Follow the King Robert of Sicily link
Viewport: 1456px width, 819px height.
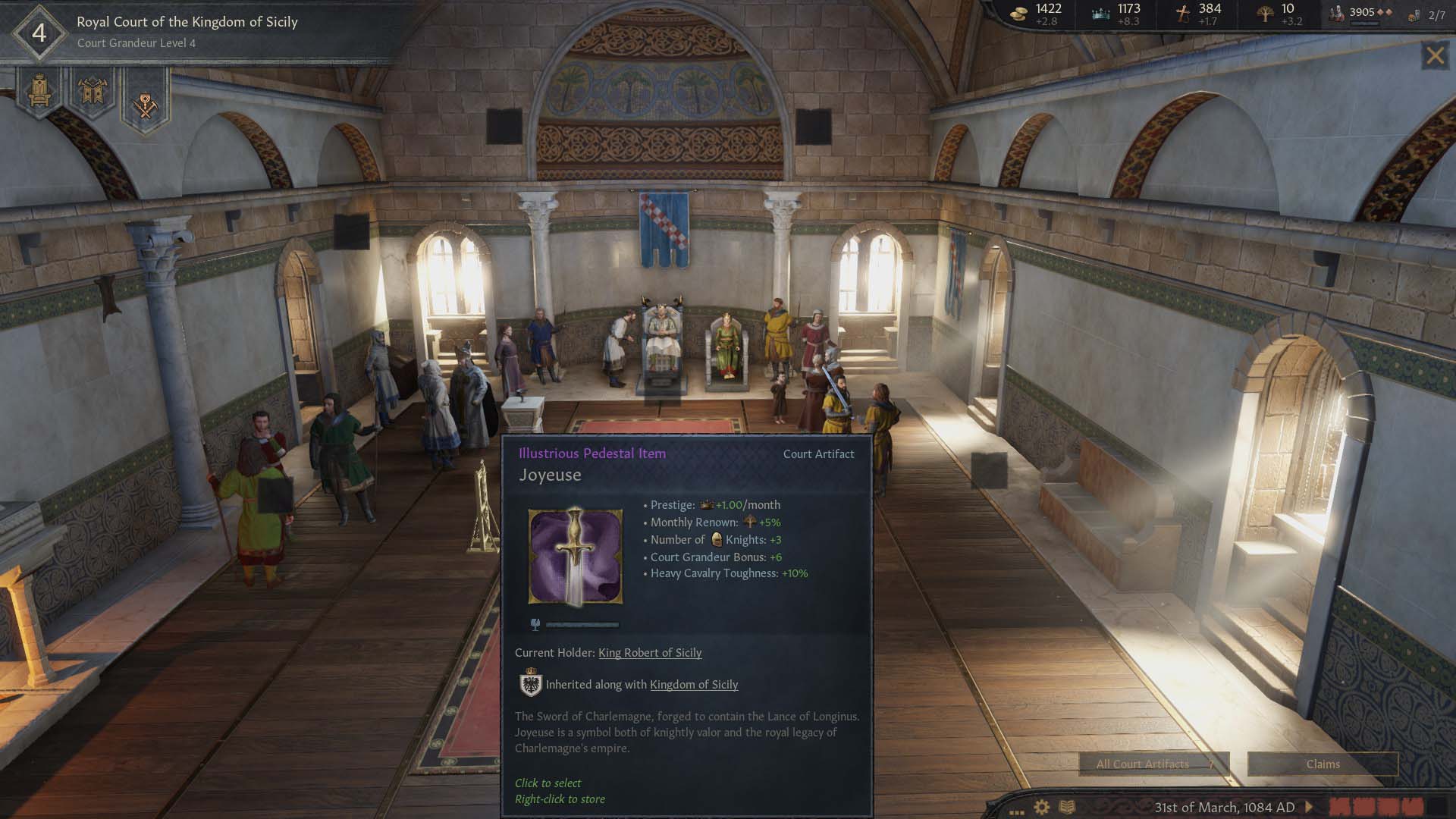click(649, 652)
